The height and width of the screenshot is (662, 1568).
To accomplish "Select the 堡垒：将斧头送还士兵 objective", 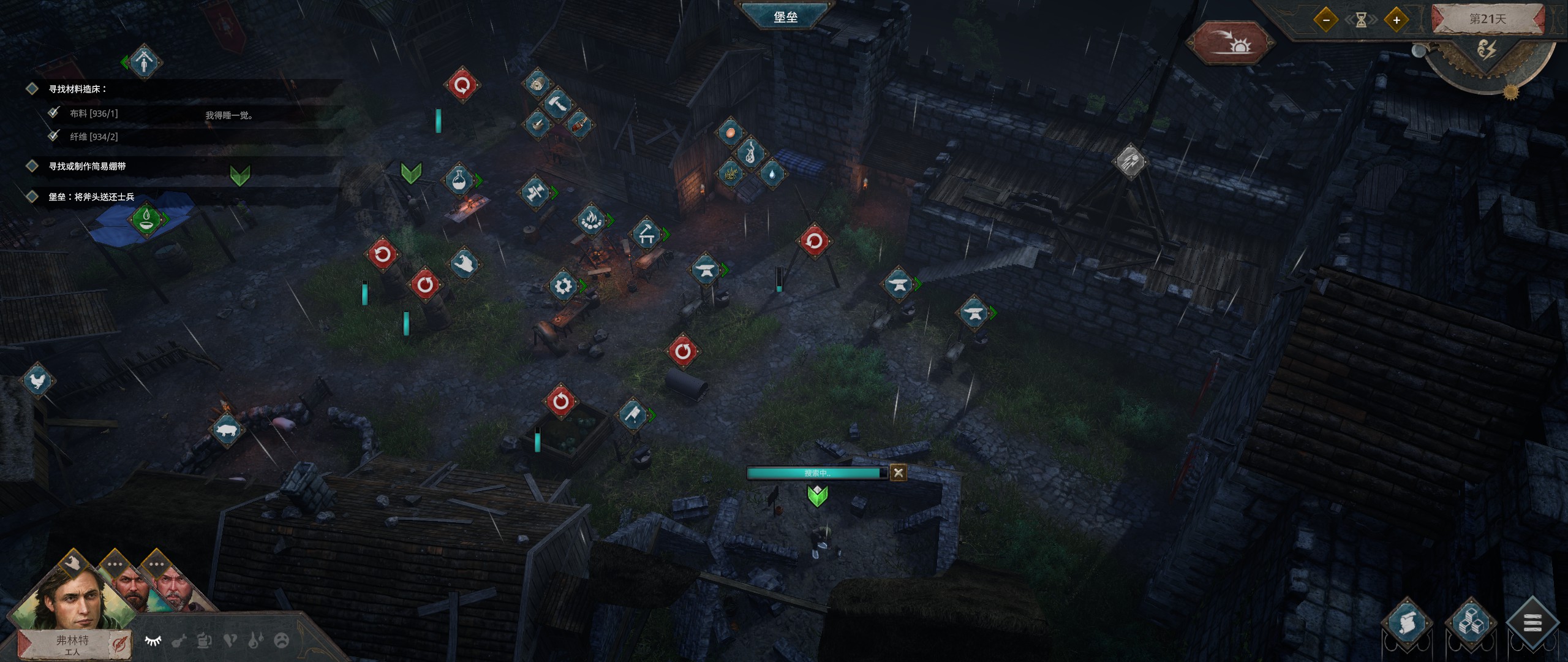I will tap(91, 197).
